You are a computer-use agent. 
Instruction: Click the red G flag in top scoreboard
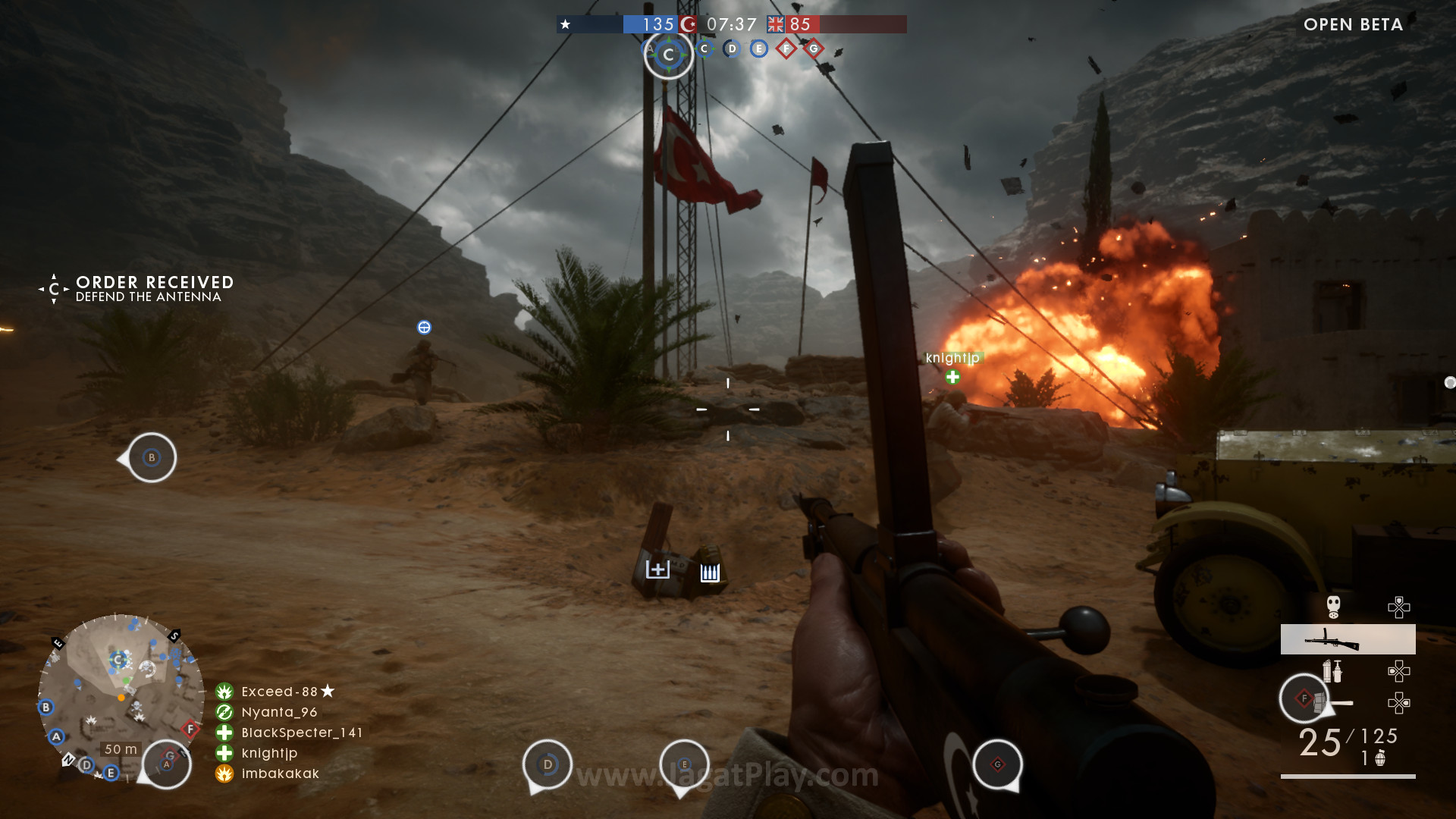[x=814, y=49]
